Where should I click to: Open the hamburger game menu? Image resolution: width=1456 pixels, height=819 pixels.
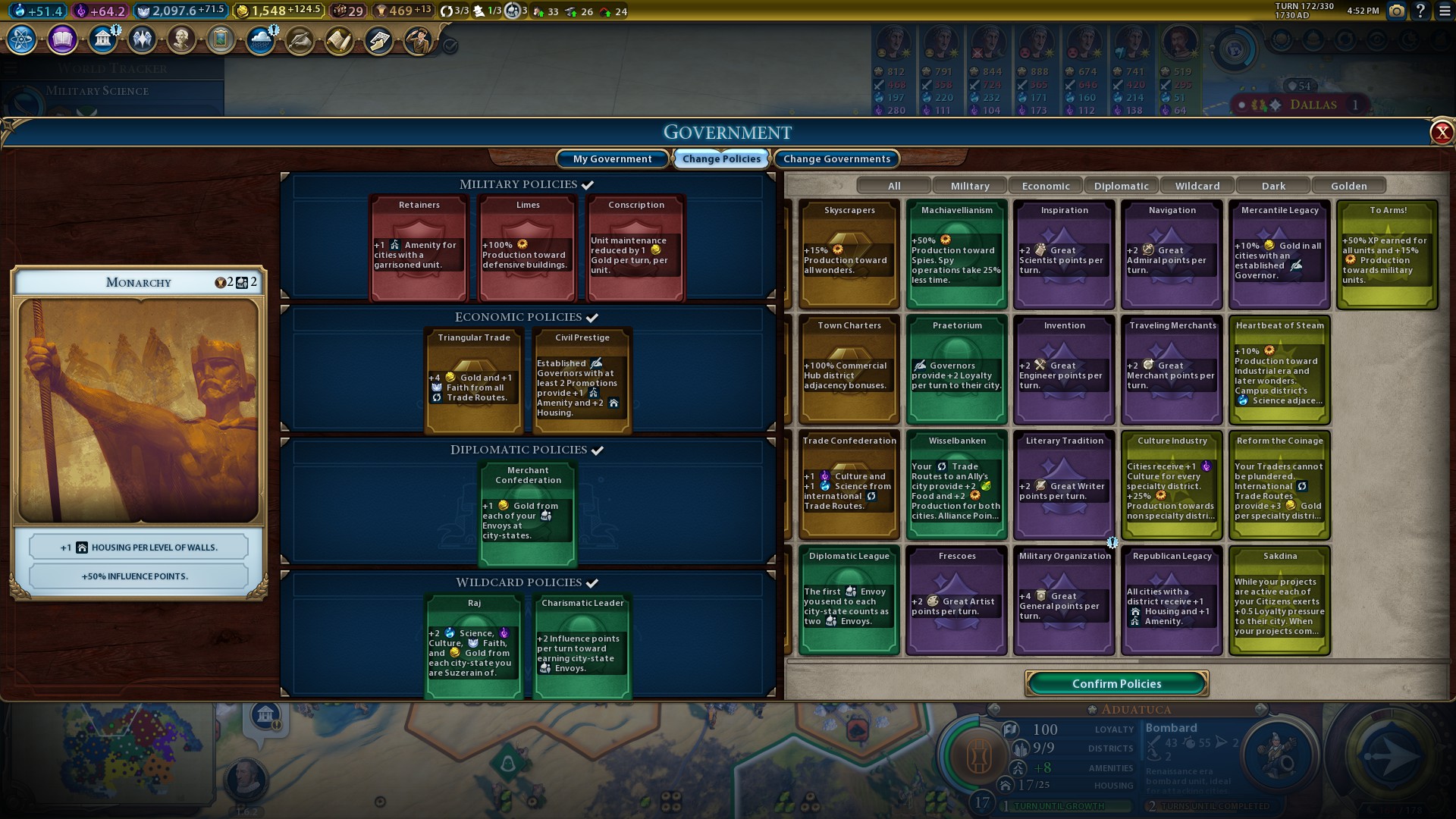point(1445,11)
